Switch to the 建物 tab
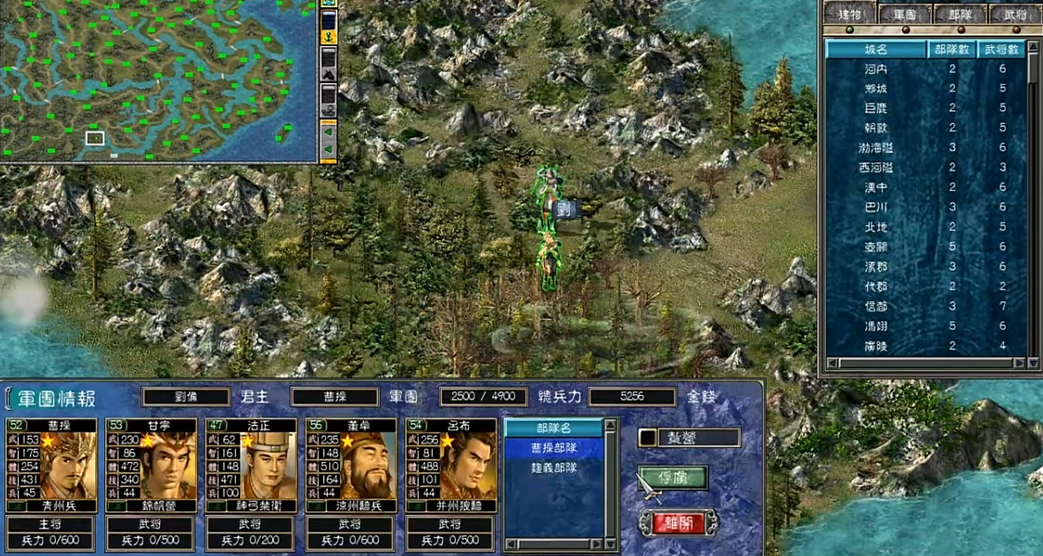 [x=851, y=13]
